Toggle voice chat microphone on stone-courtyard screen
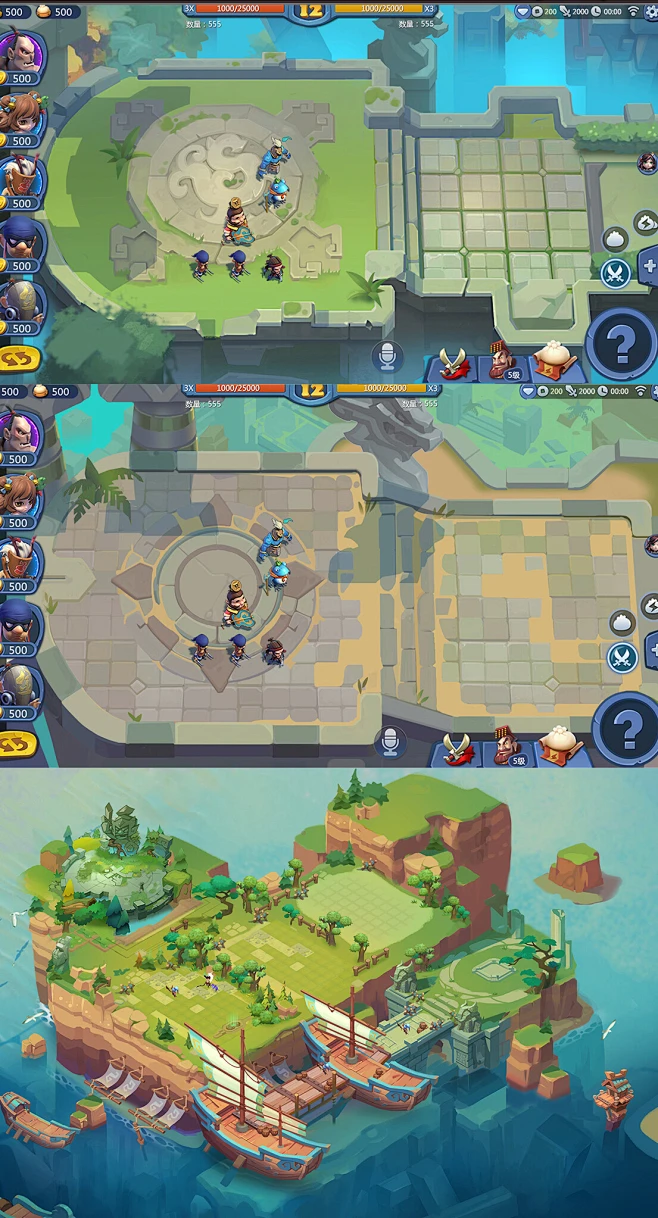658x1218 pixels. [x=390, y=741]
